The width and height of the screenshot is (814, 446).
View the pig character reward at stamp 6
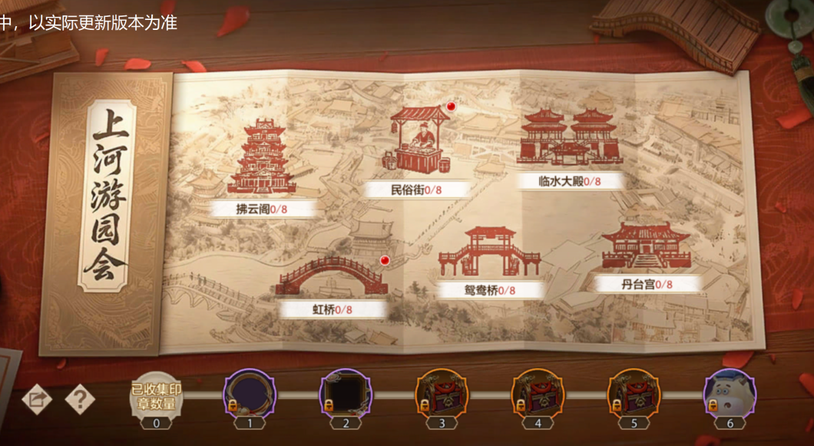[730, 392]
